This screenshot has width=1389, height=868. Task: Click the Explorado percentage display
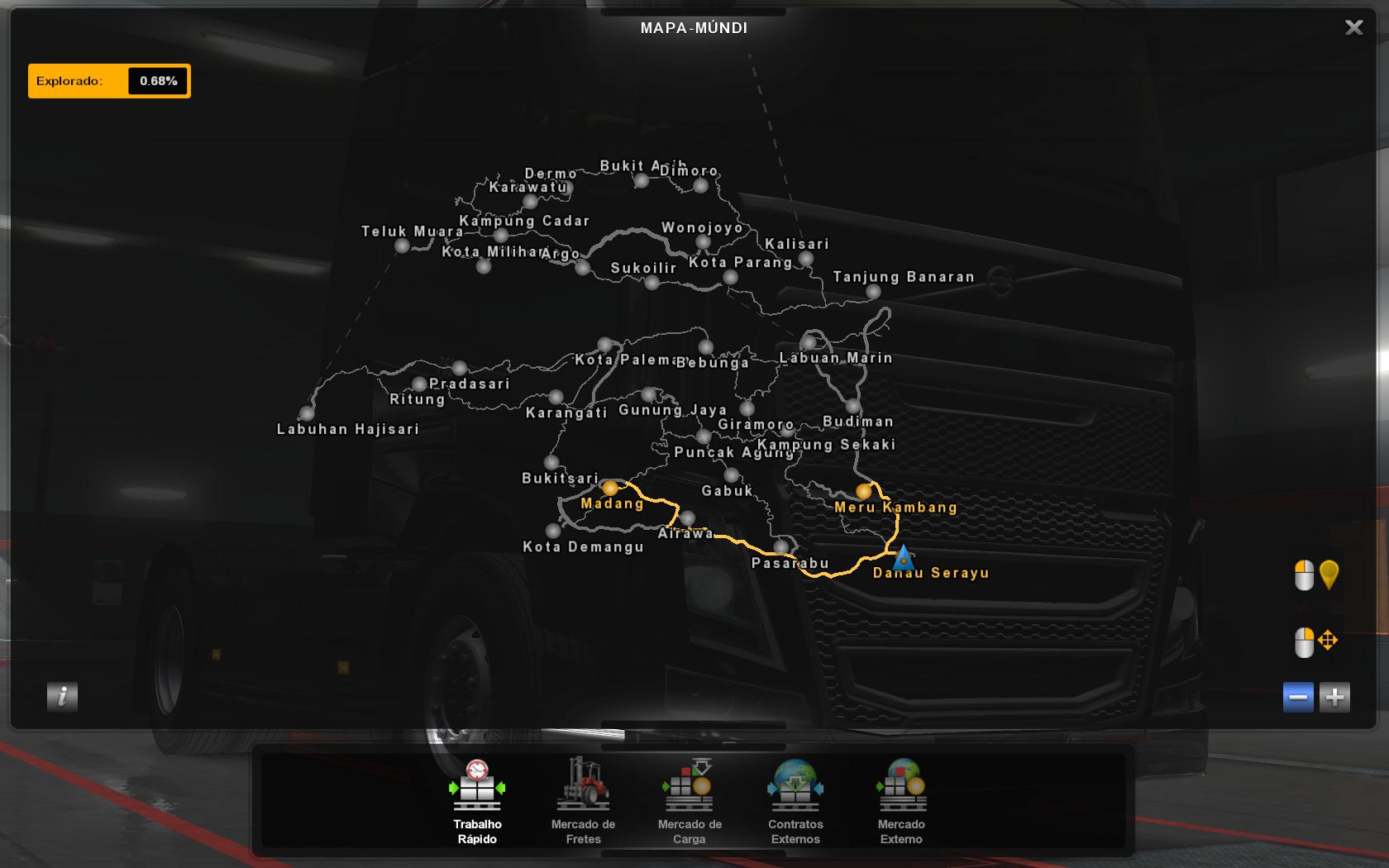[159, 80]
